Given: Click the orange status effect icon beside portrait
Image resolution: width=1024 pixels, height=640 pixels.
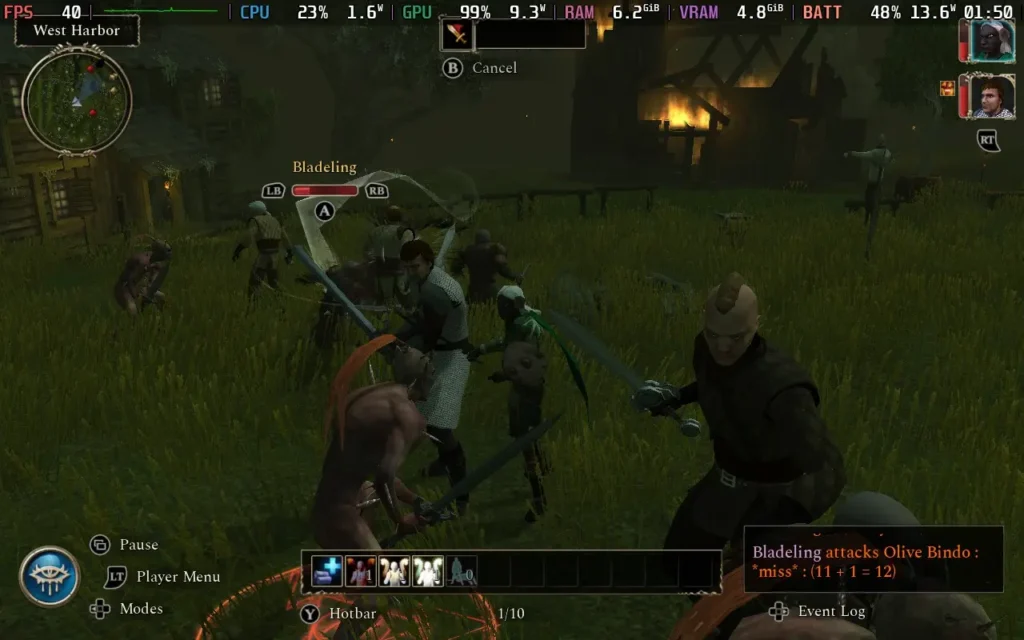Looking at the screenshot, I should (947, 89).
